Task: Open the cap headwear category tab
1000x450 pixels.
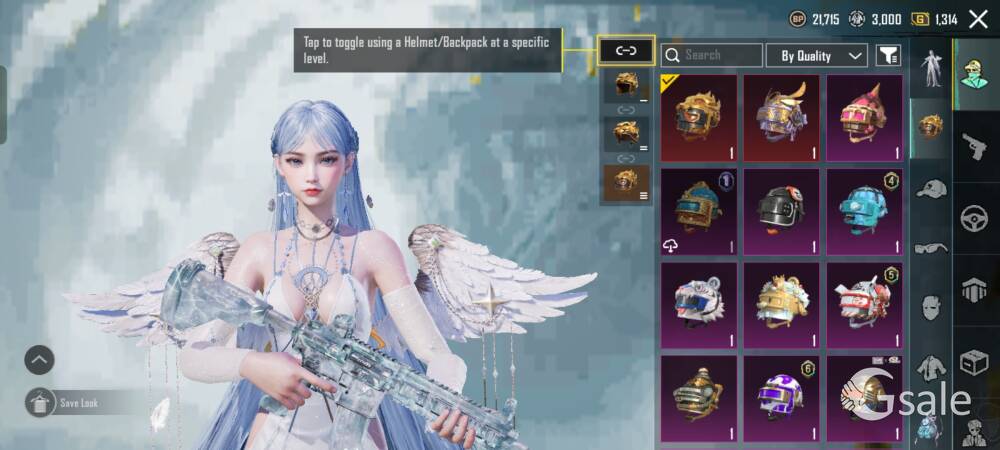Action: pos(931,188)
